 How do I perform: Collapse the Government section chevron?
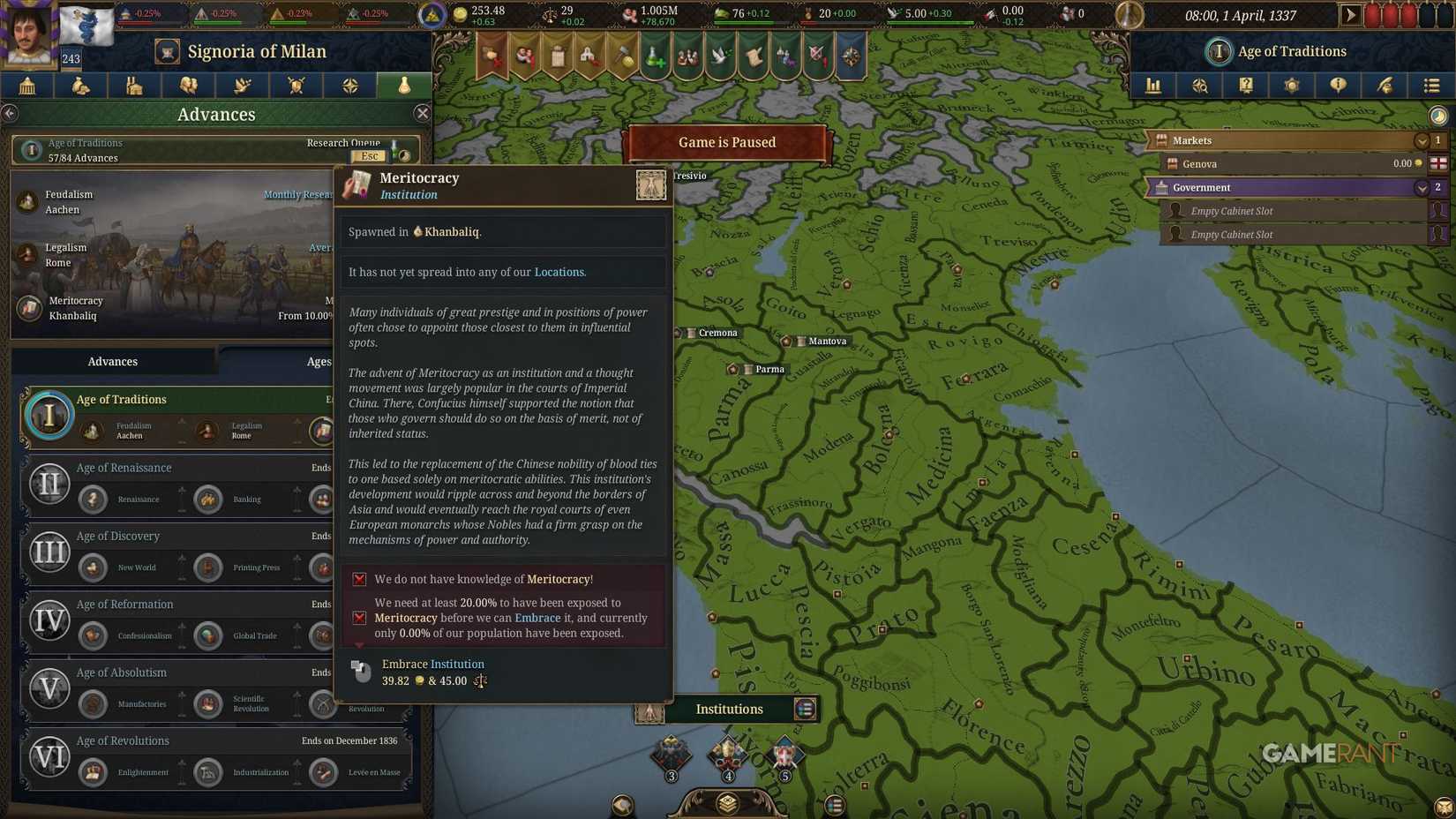1421,187
